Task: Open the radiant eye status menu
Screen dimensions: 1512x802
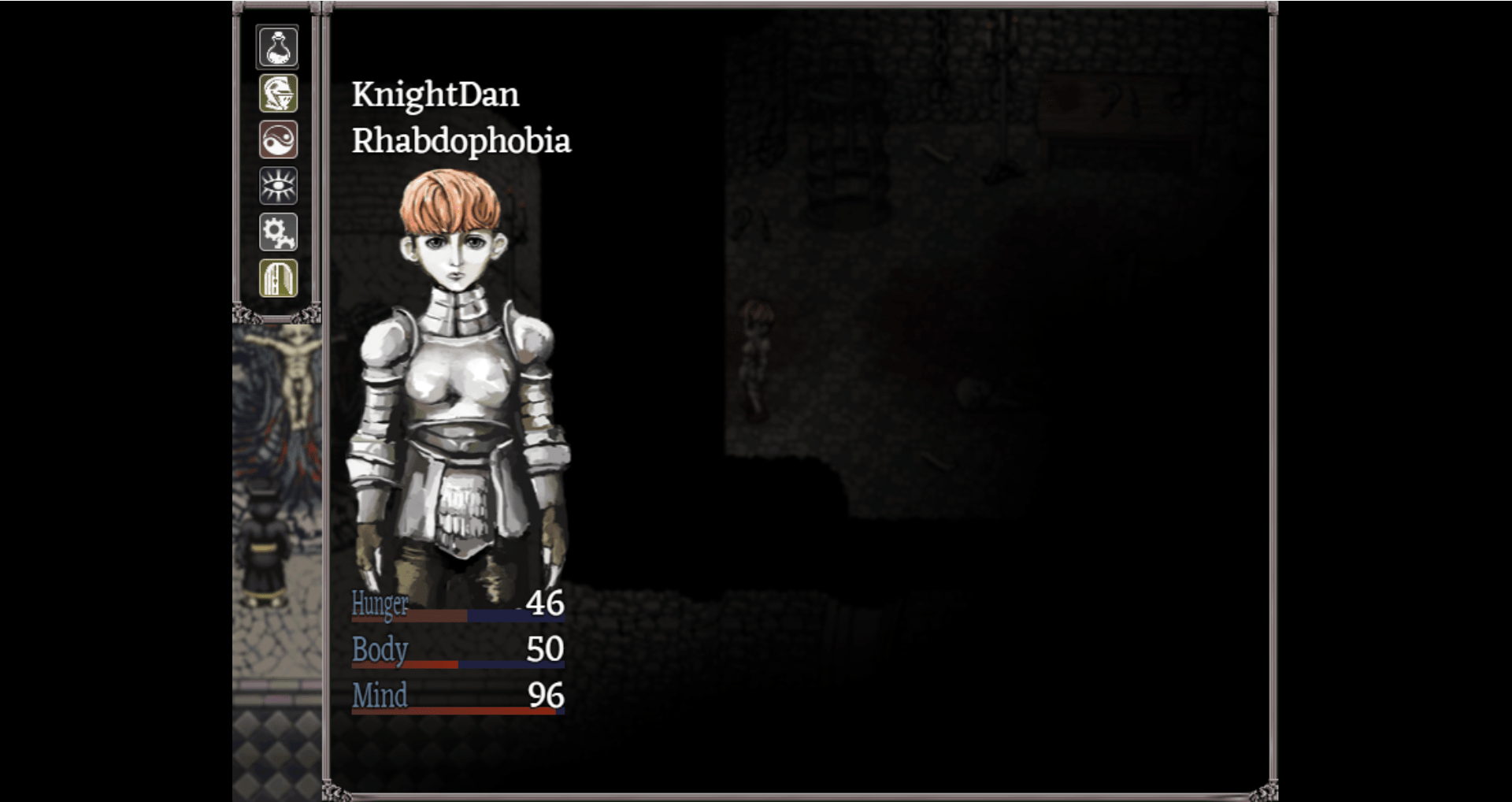Action: [278, 187]
